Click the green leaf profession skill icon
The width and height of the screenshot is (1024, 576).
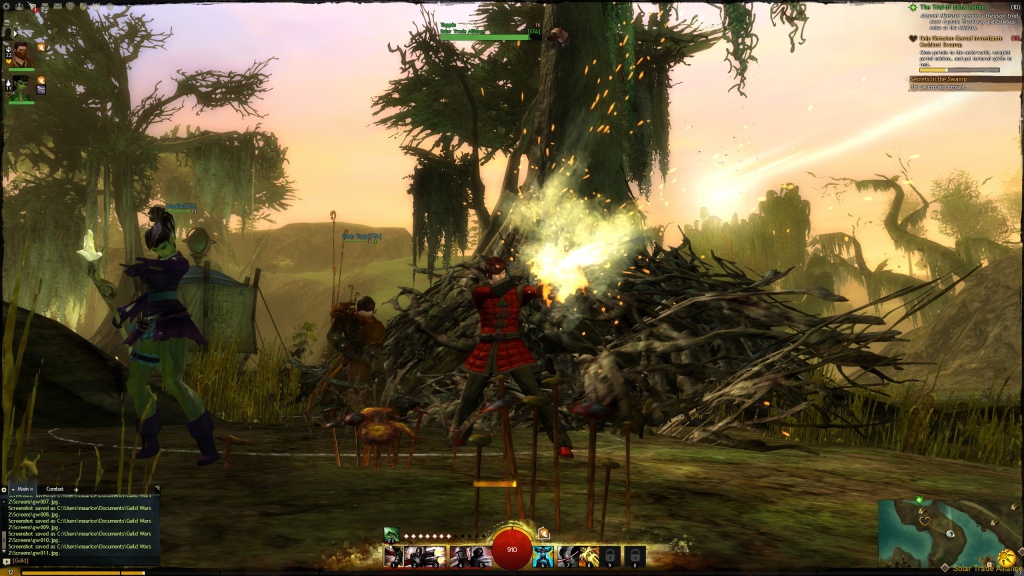pyautogui.click(x=391, y=535)
